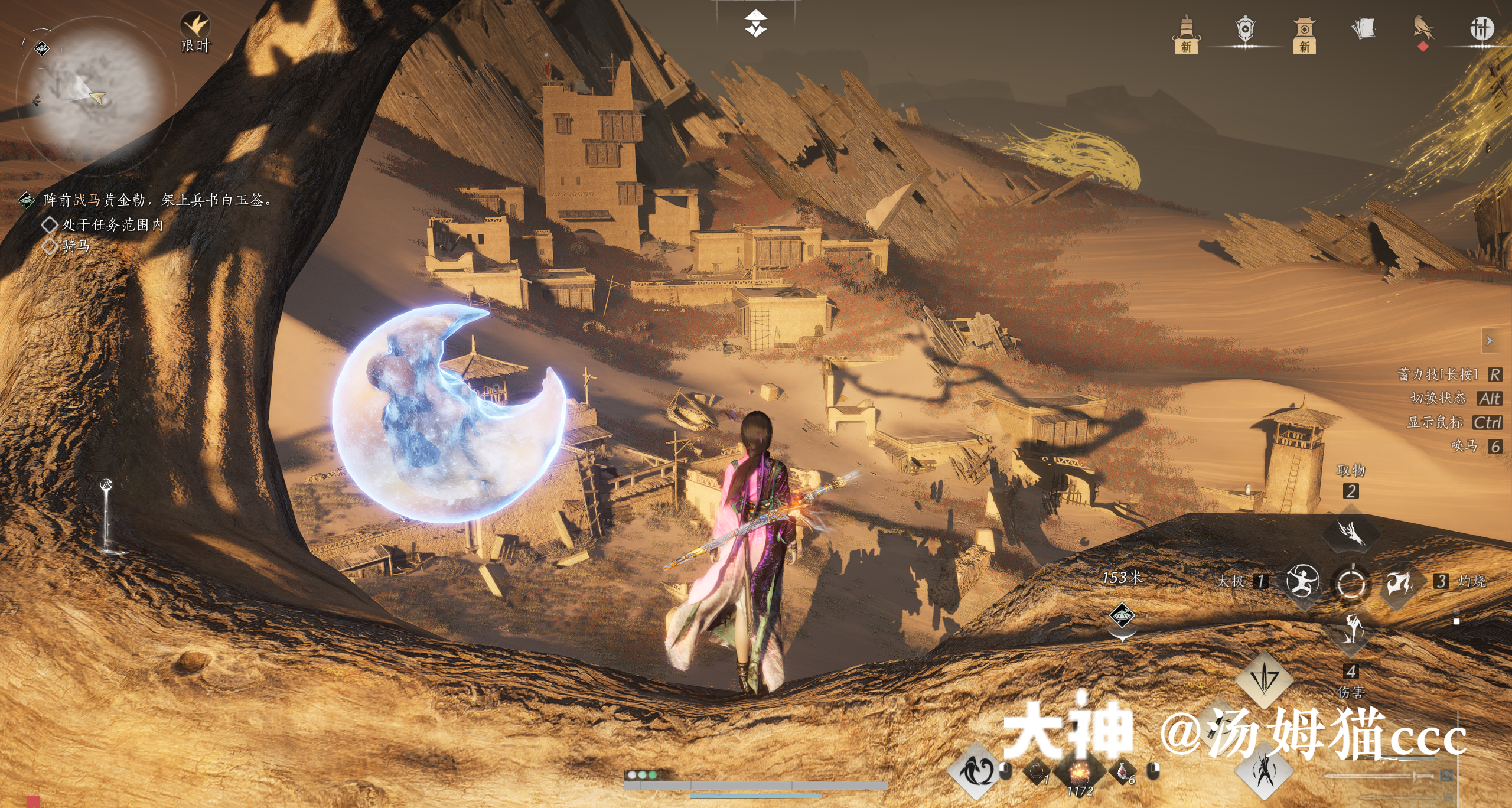Activate the 灼烧 burn flame skill
Viewport: 1512px width, 808px height.
click(x=1399, y=582)
